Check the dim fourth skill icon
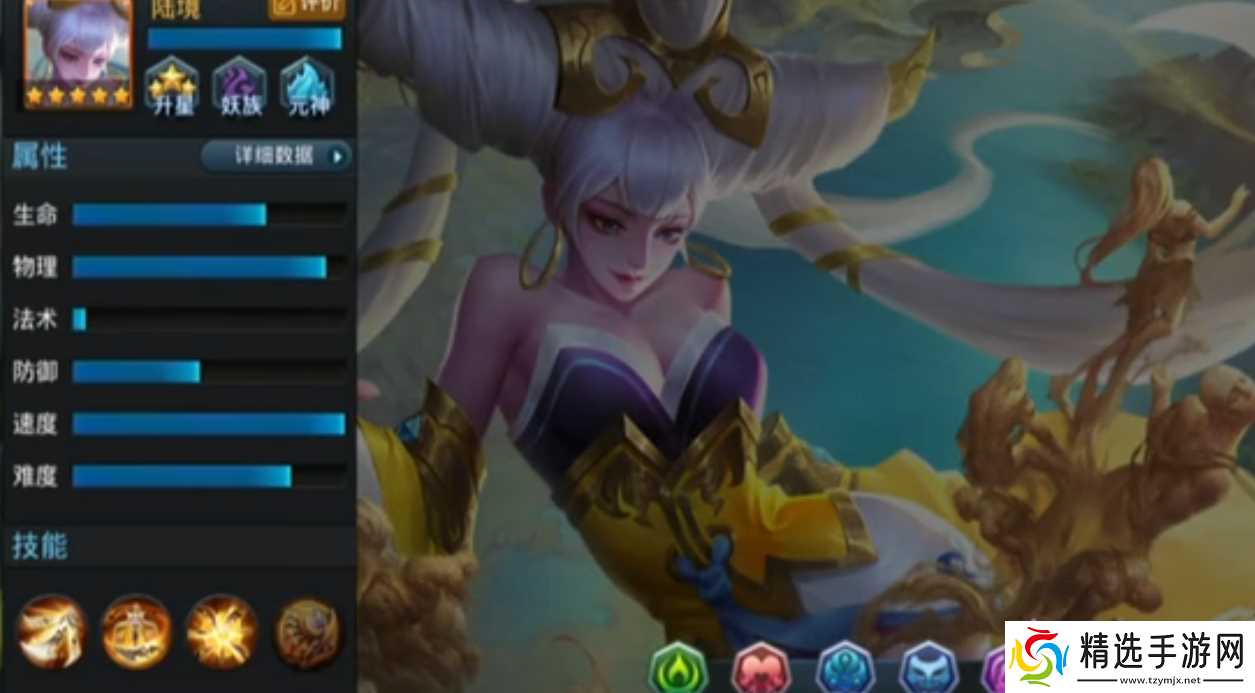Image resolution: width=1255 pixels, height=693 pixels. click(307, 632)
